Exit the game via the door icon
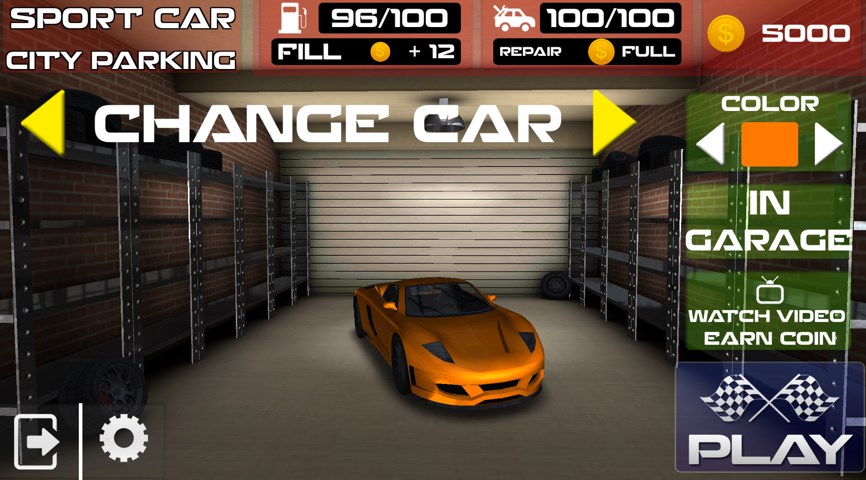Viewport: 866px width, 480px height. tap(37, 441)
